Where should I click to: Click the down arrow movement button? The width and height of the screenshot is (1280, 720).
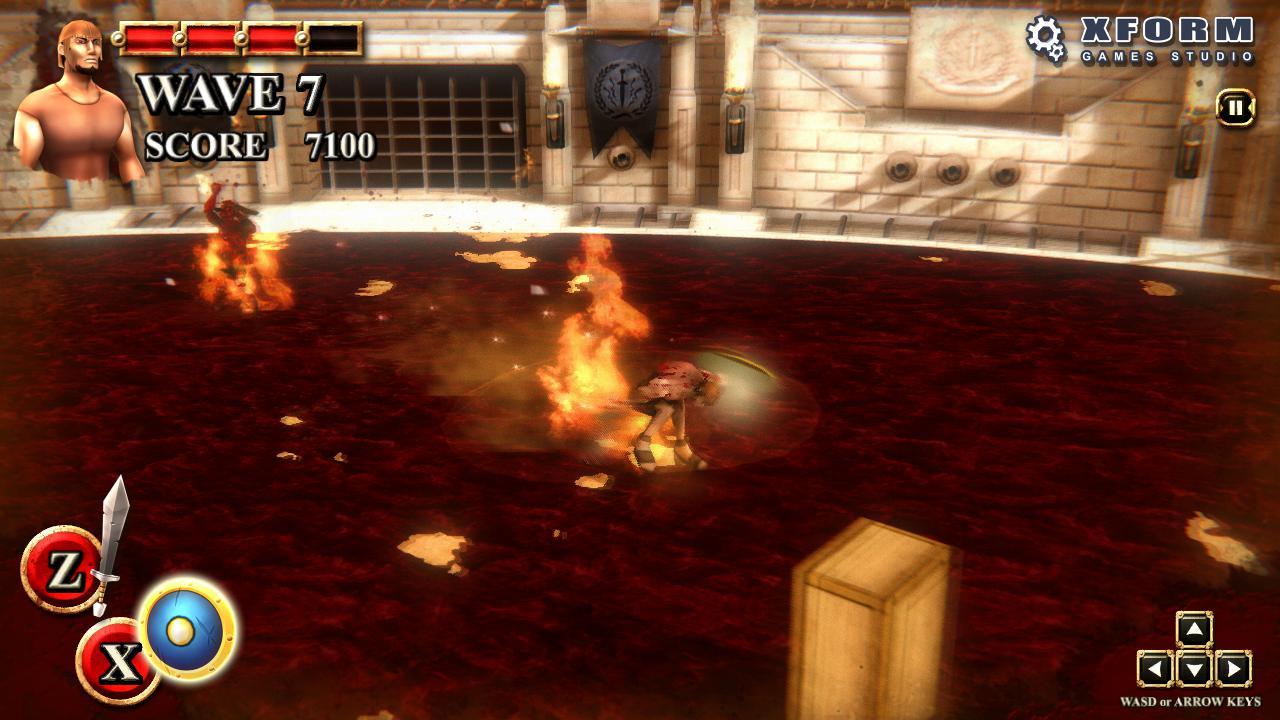(1194, 668)
